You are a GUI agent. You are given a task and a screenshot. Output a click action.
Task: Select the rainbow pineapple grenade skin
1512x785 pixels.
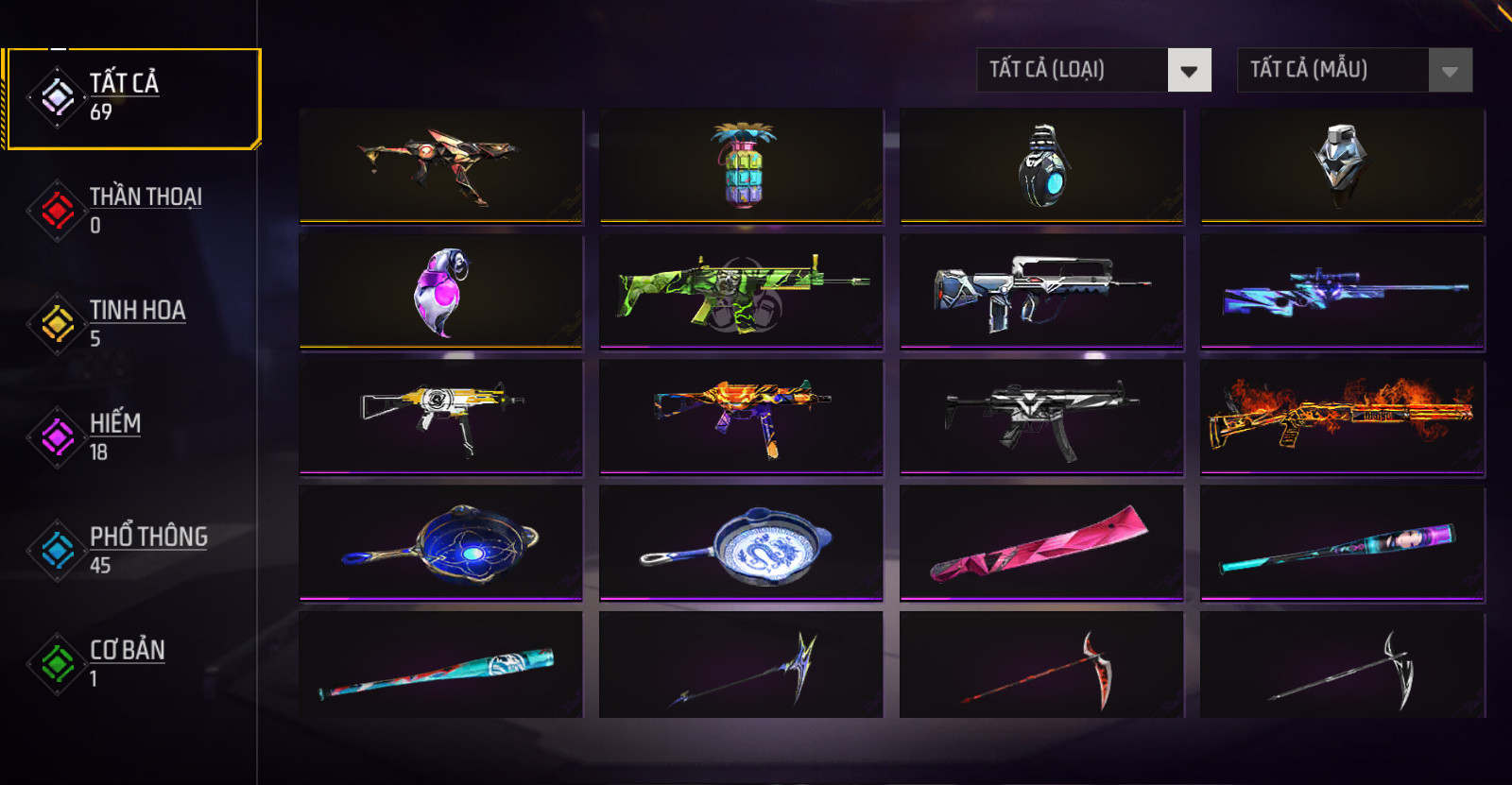742,165
